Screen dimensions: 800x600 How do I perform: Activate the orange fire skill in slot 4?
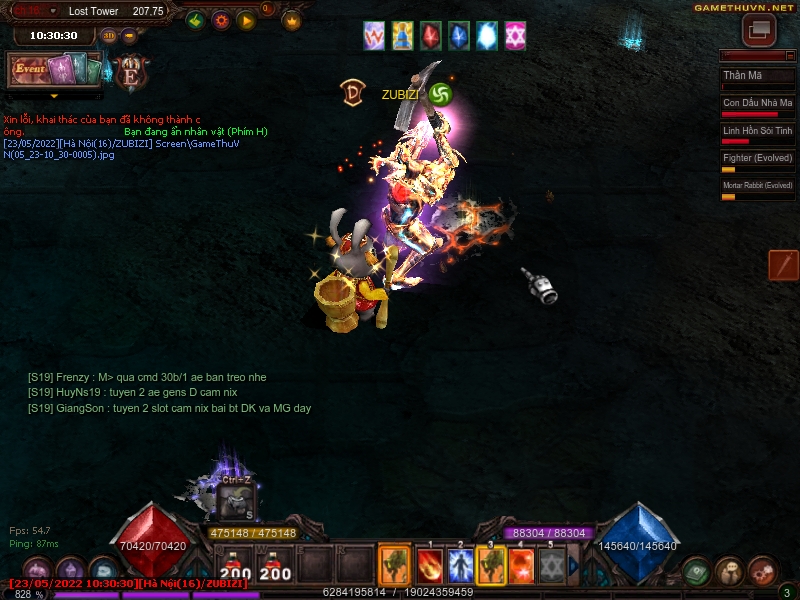tap(521, 566)
